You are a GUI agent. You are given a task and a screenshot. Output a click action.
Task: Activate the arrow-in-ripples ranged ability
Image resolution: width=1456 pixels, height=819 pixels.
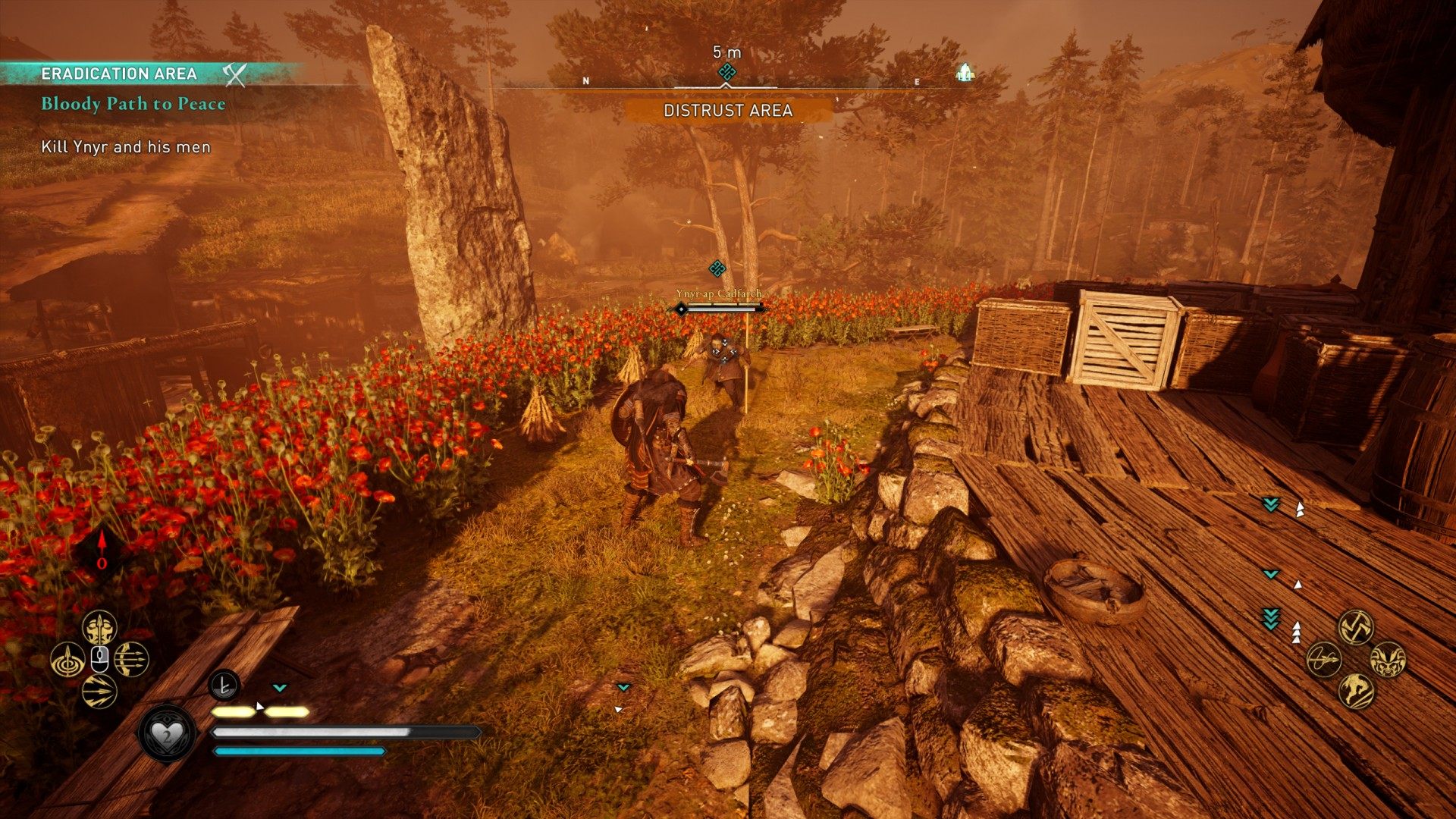click(x=67, y=660)
